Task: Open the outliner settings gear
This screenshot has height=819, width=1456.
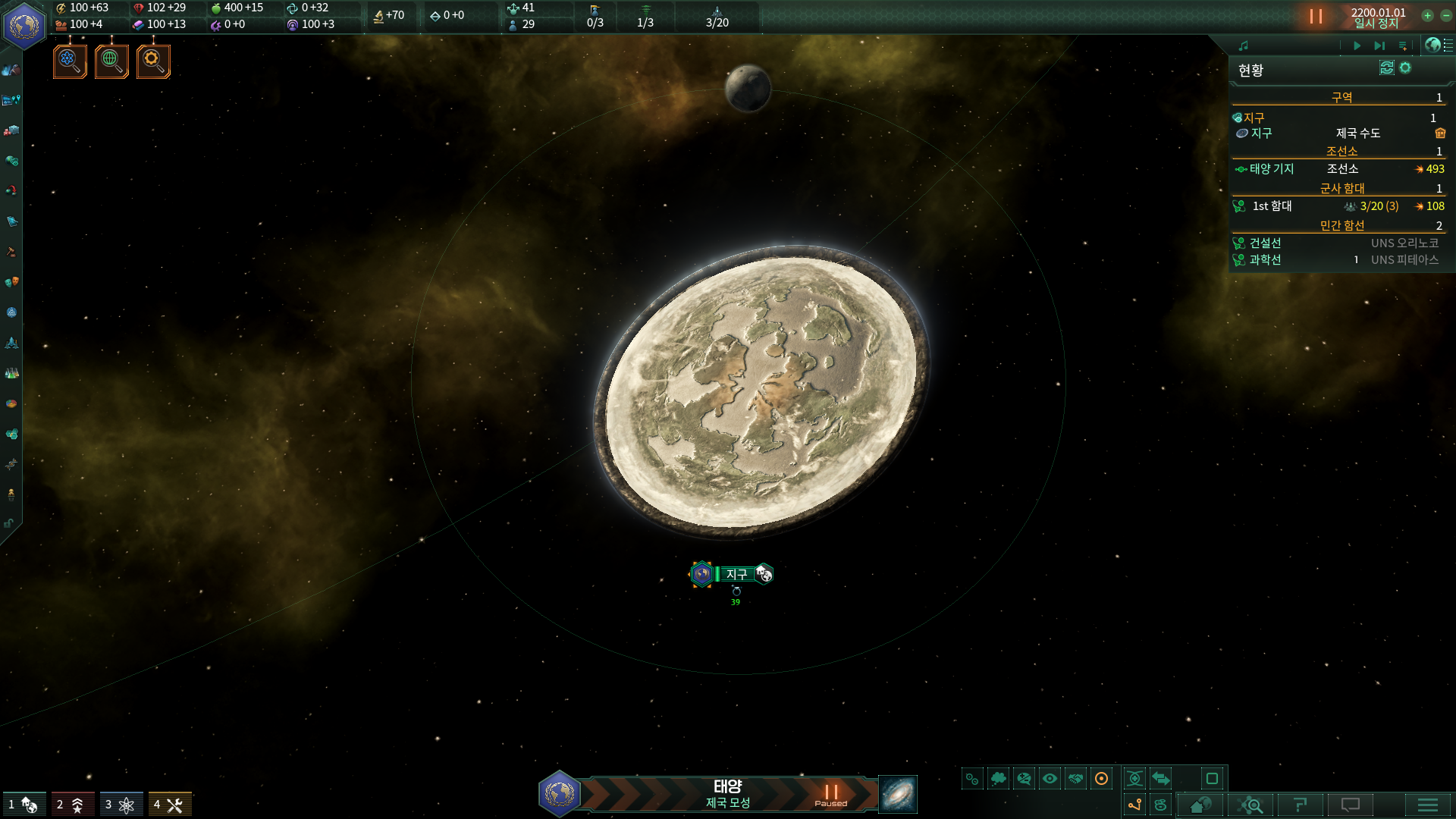Action: pyautogui.click(x=1405, y=68)
